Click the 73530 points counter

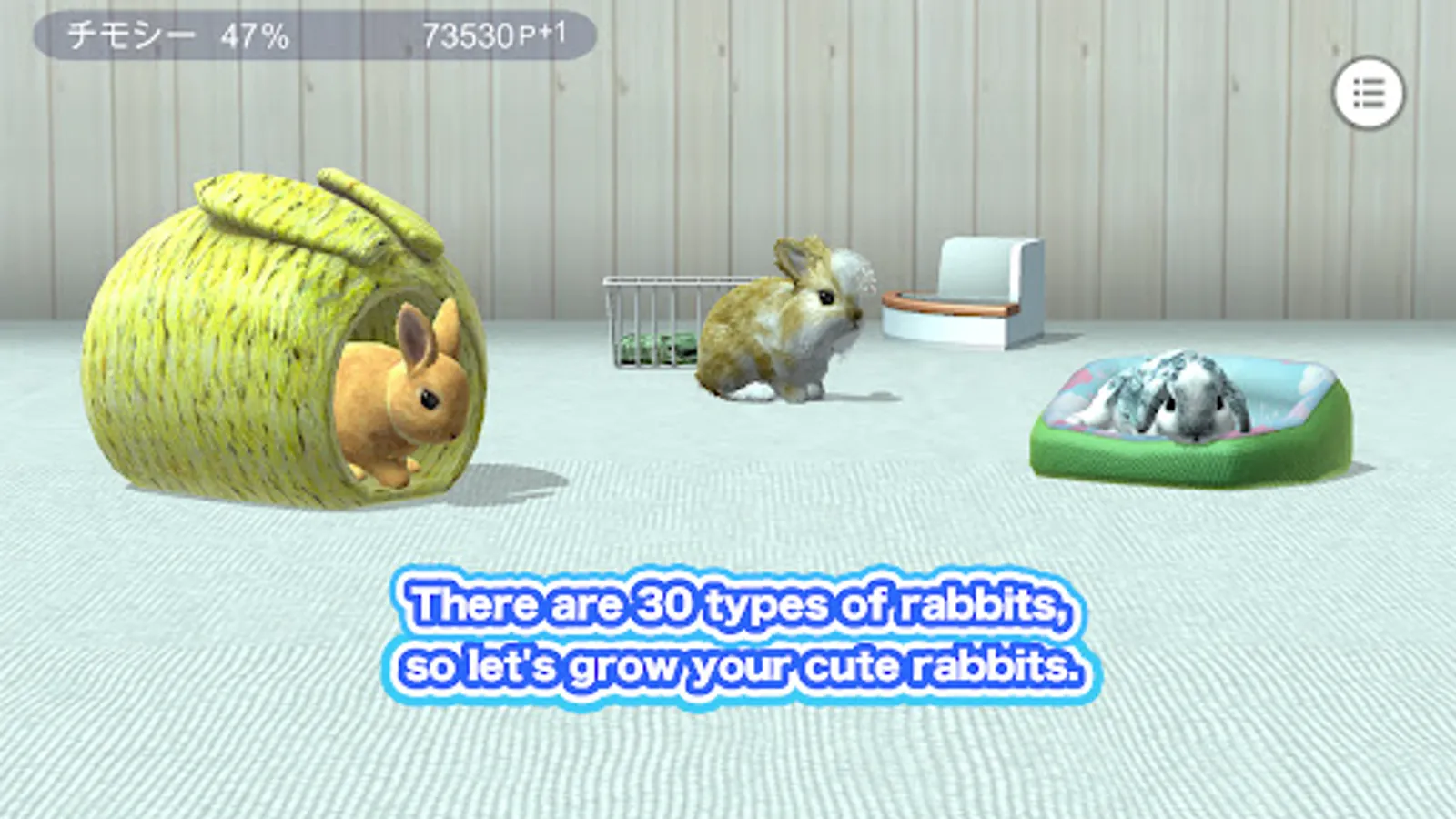pyautogui.click(x=467, y=34)
